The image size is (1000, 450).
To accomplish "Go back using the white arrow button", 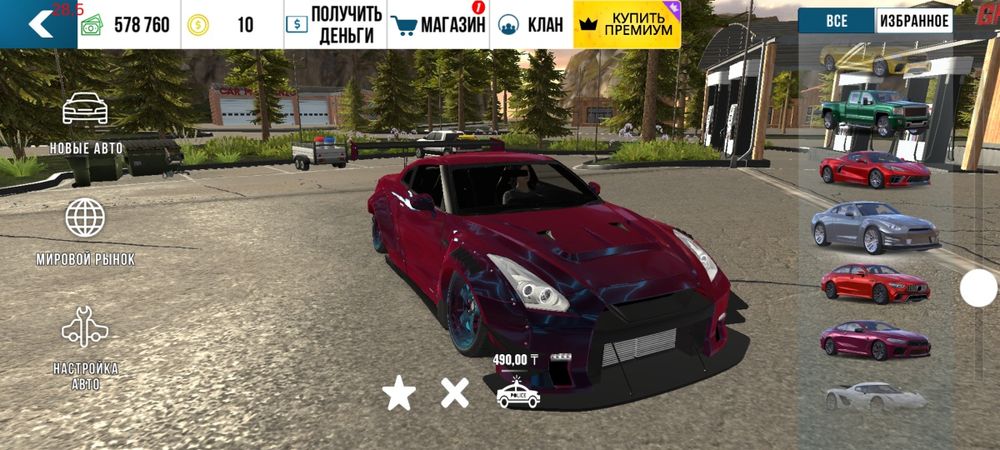I will [38, 24].
